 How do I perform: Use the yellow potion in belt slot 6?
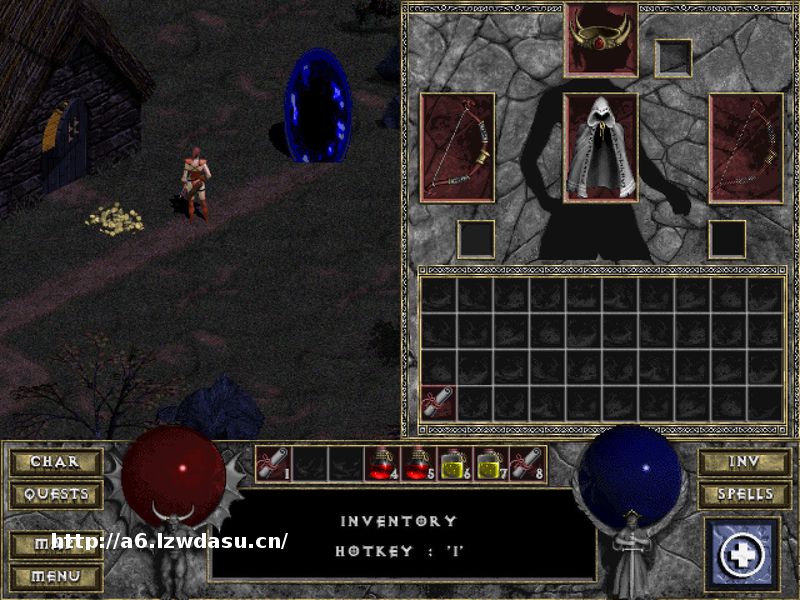(456, 464)
